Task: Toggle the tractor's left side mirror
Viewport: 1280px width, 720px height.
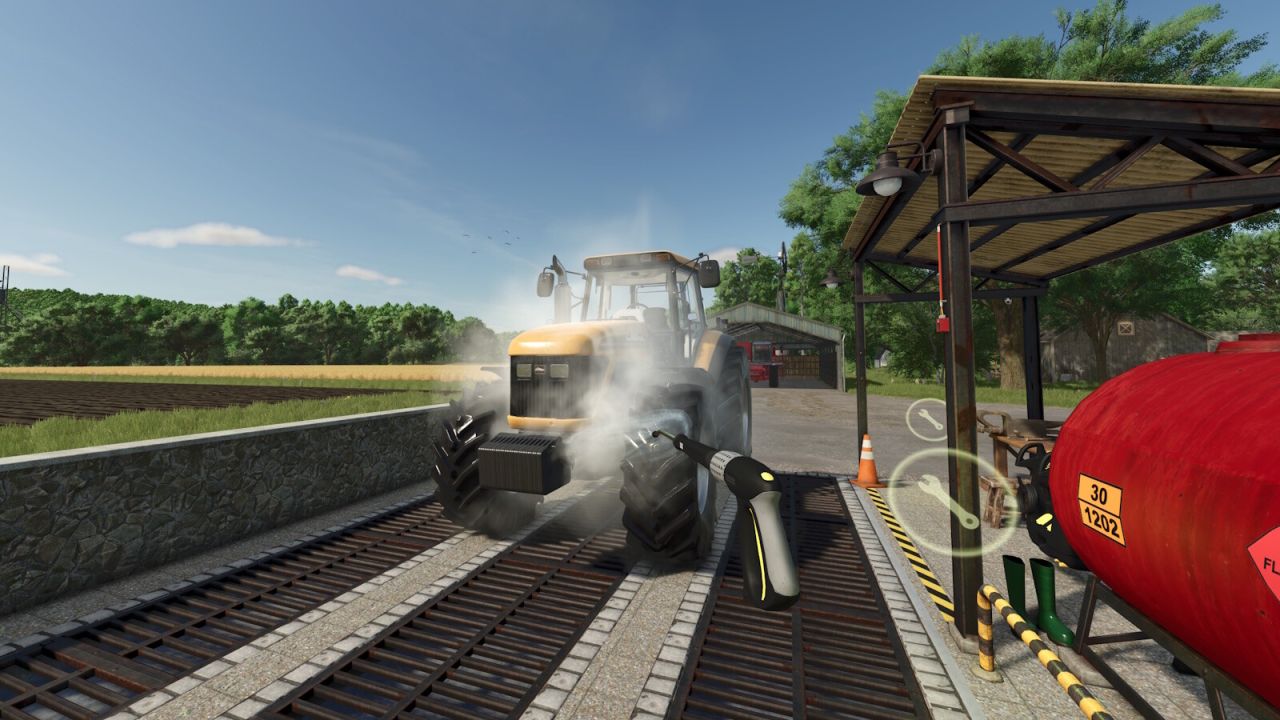Action: point(546,280)
